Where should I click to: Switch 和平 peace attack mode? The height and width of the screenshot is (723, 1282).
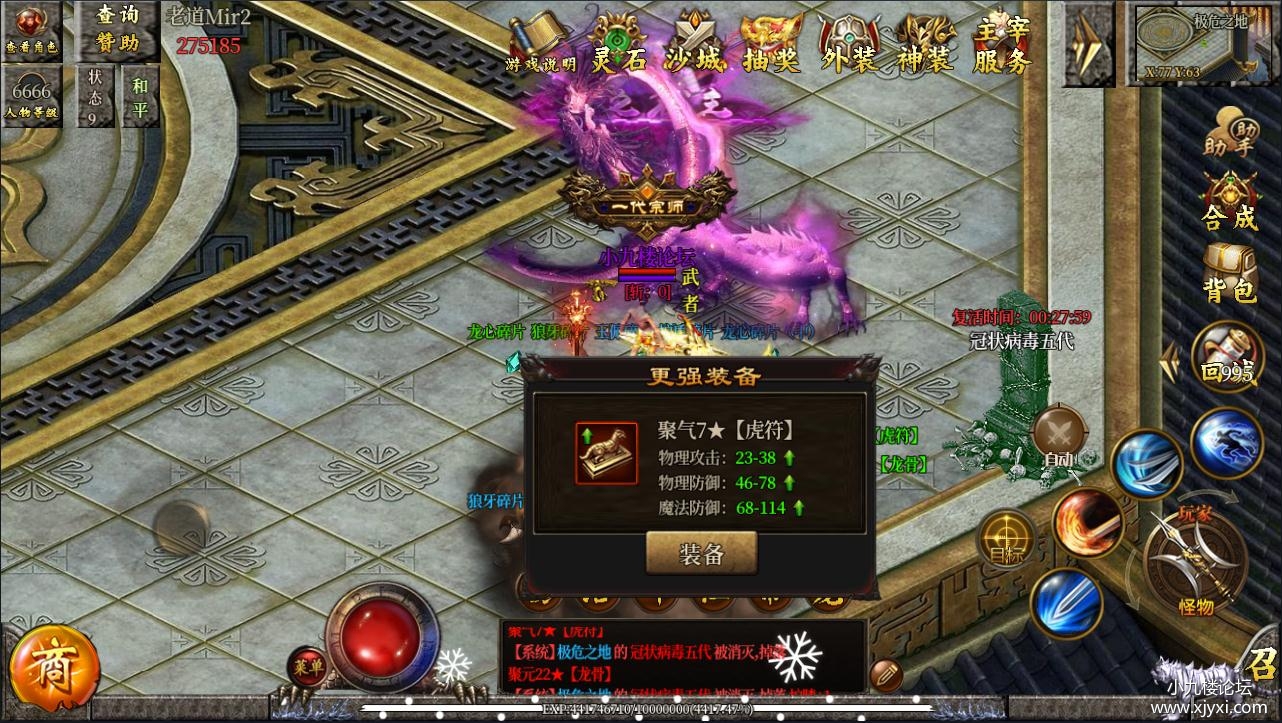[139, 95]
